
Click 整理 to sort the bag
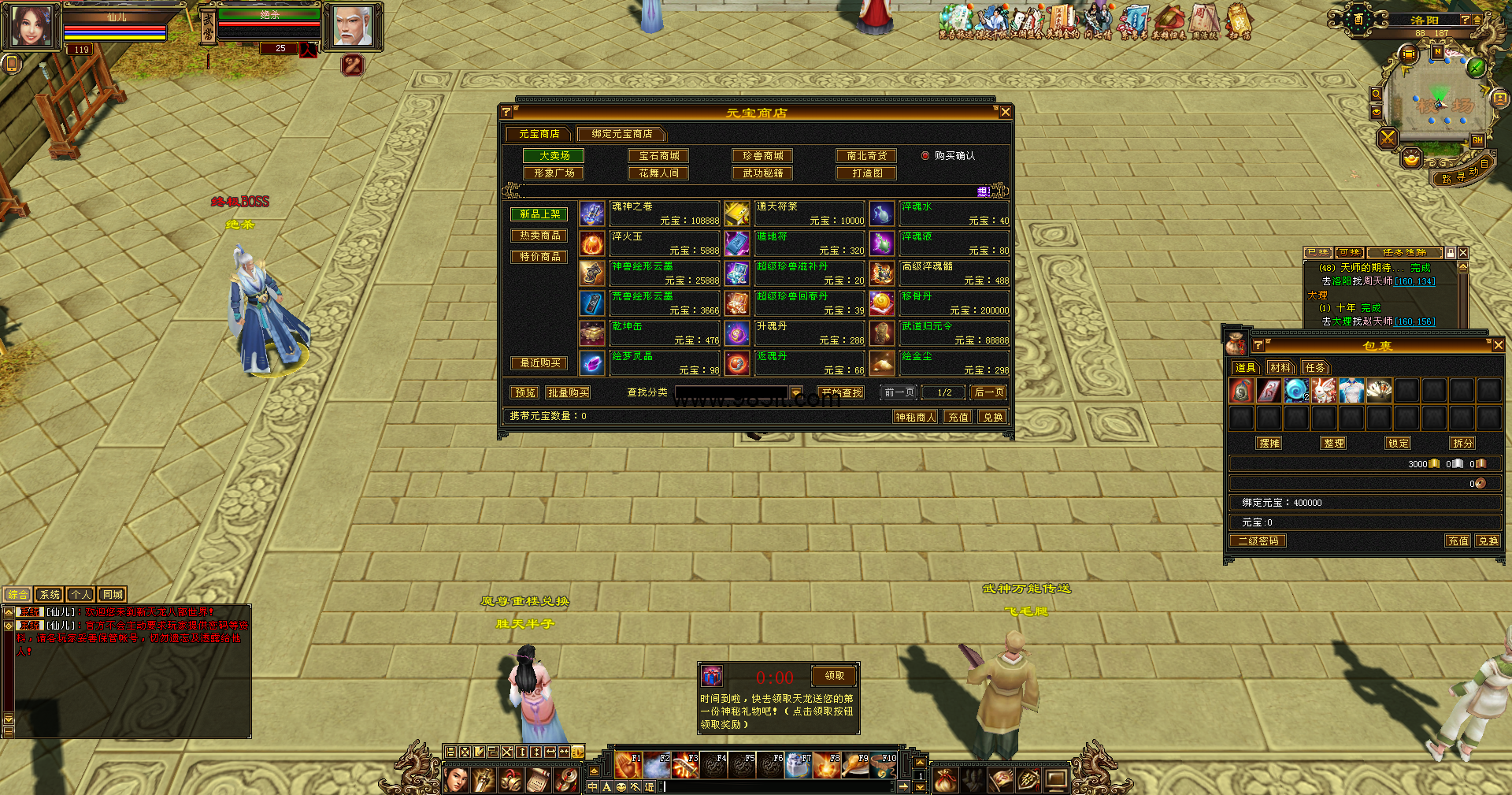pos(1333,444)
